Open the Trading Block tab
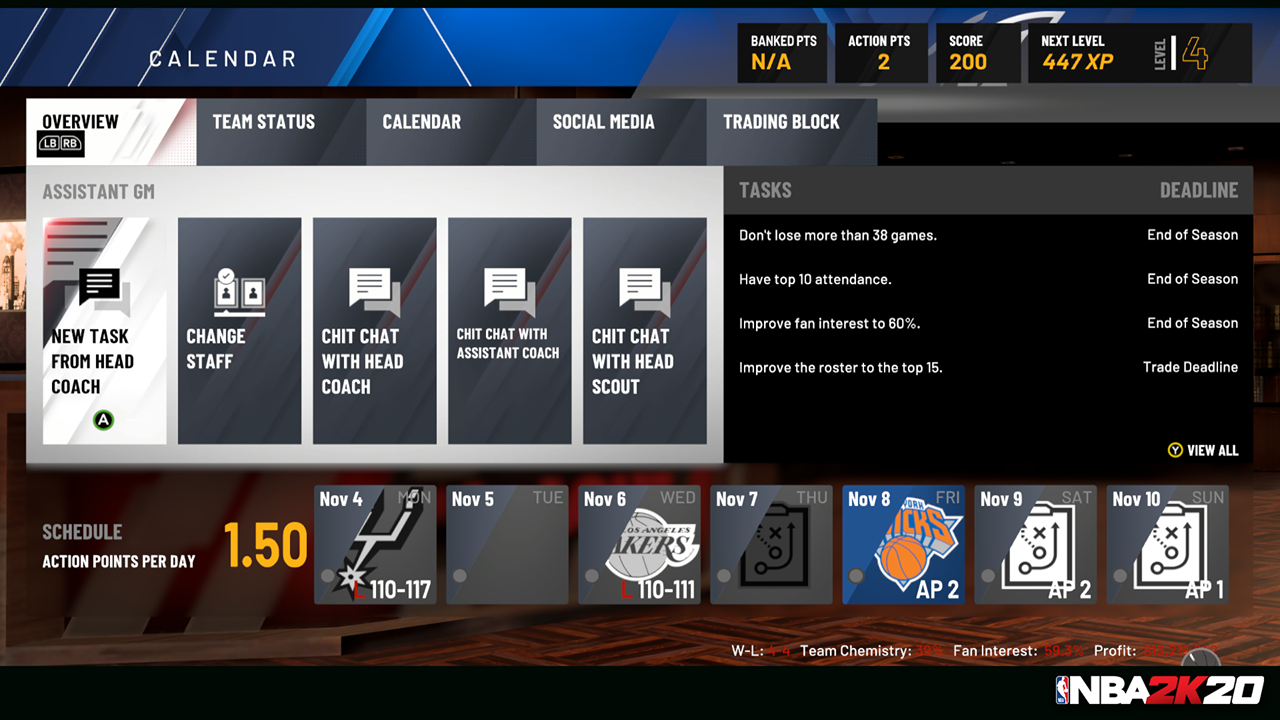 click(x=782, y=121)
